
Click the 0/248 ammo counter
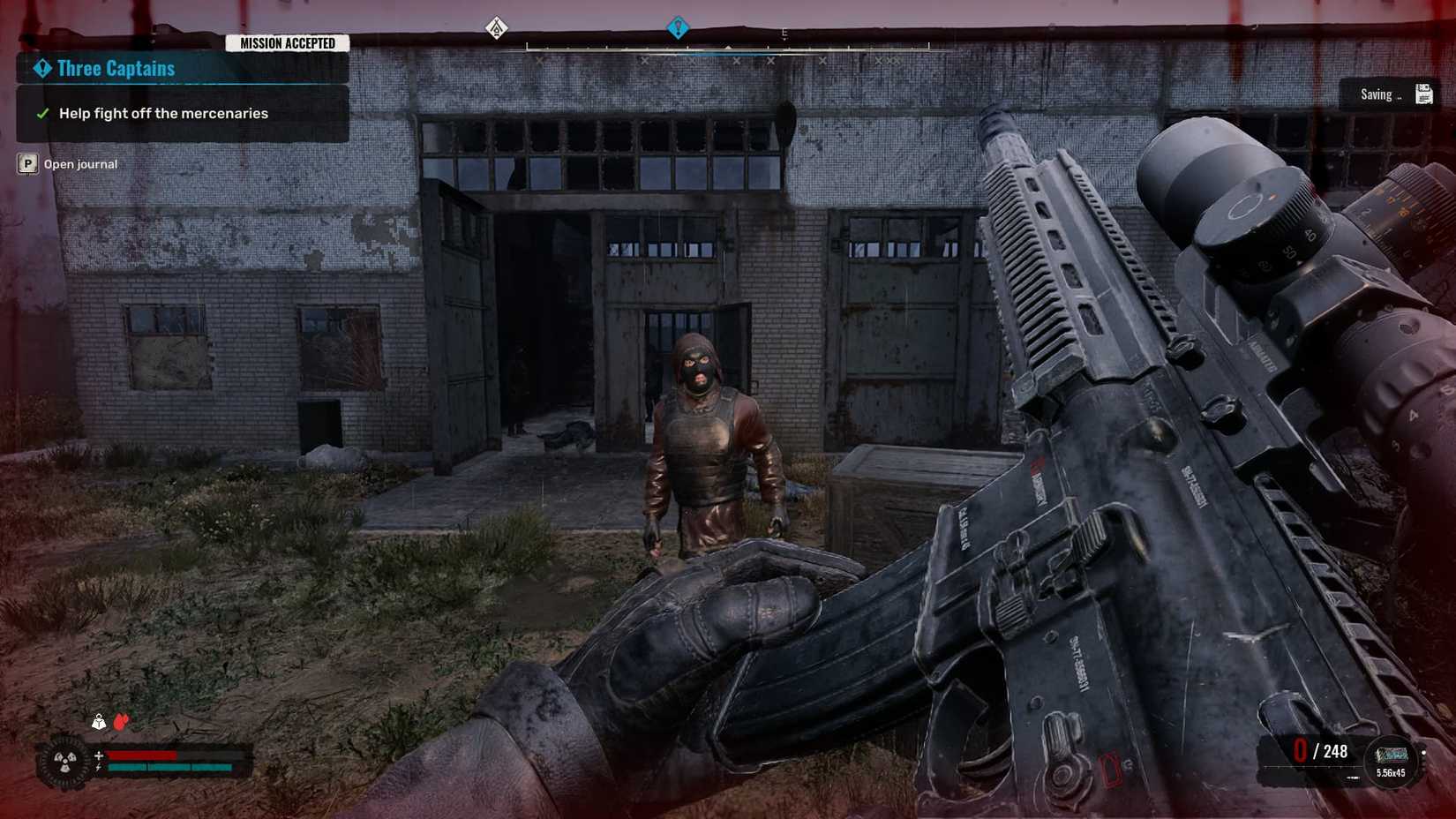[x=1319, y=752]
